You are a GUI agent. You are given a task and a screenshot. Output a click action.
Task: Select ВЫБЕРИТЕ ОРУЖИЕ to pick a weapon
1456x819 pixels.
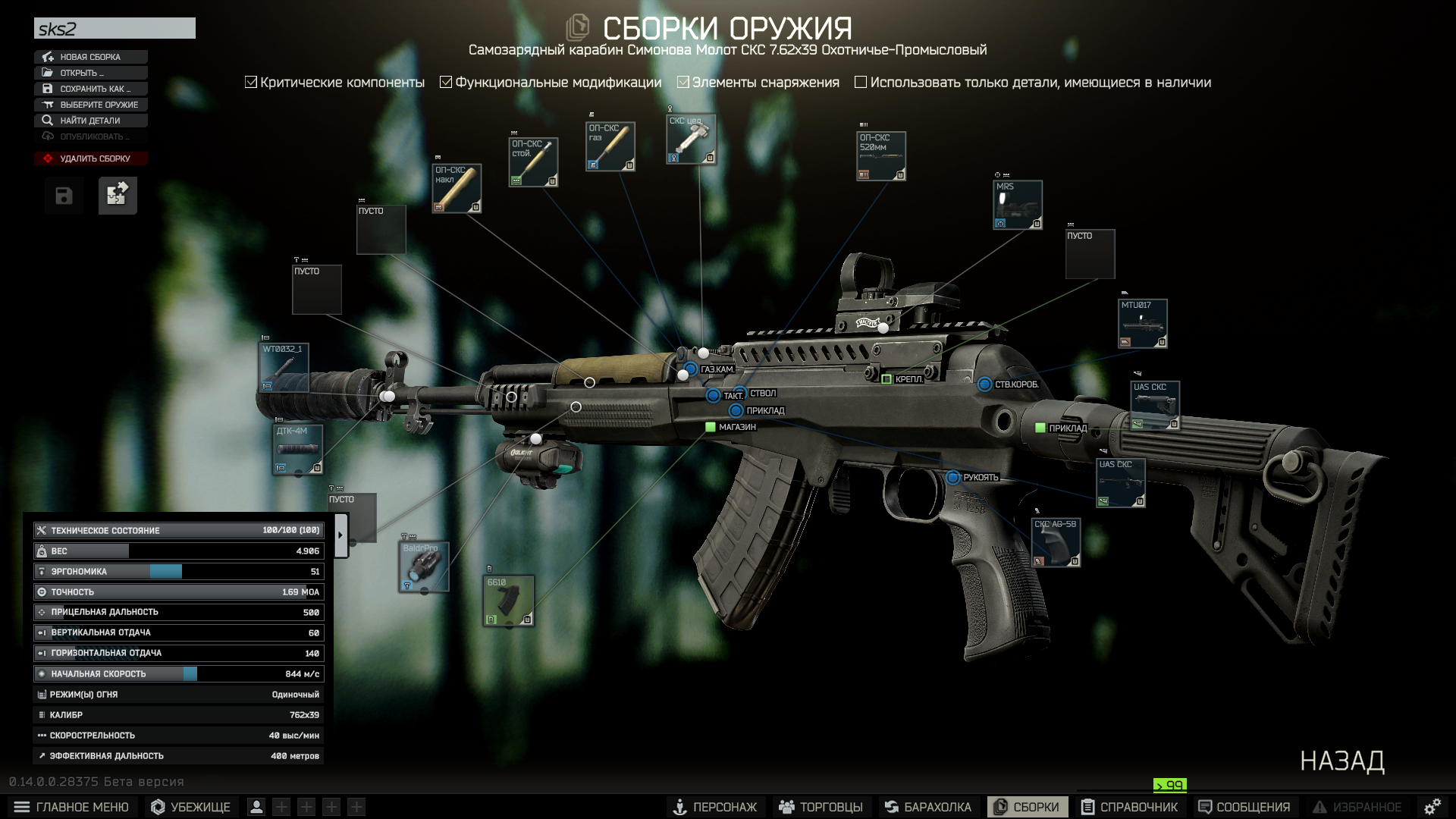click(x=90, y=105)
